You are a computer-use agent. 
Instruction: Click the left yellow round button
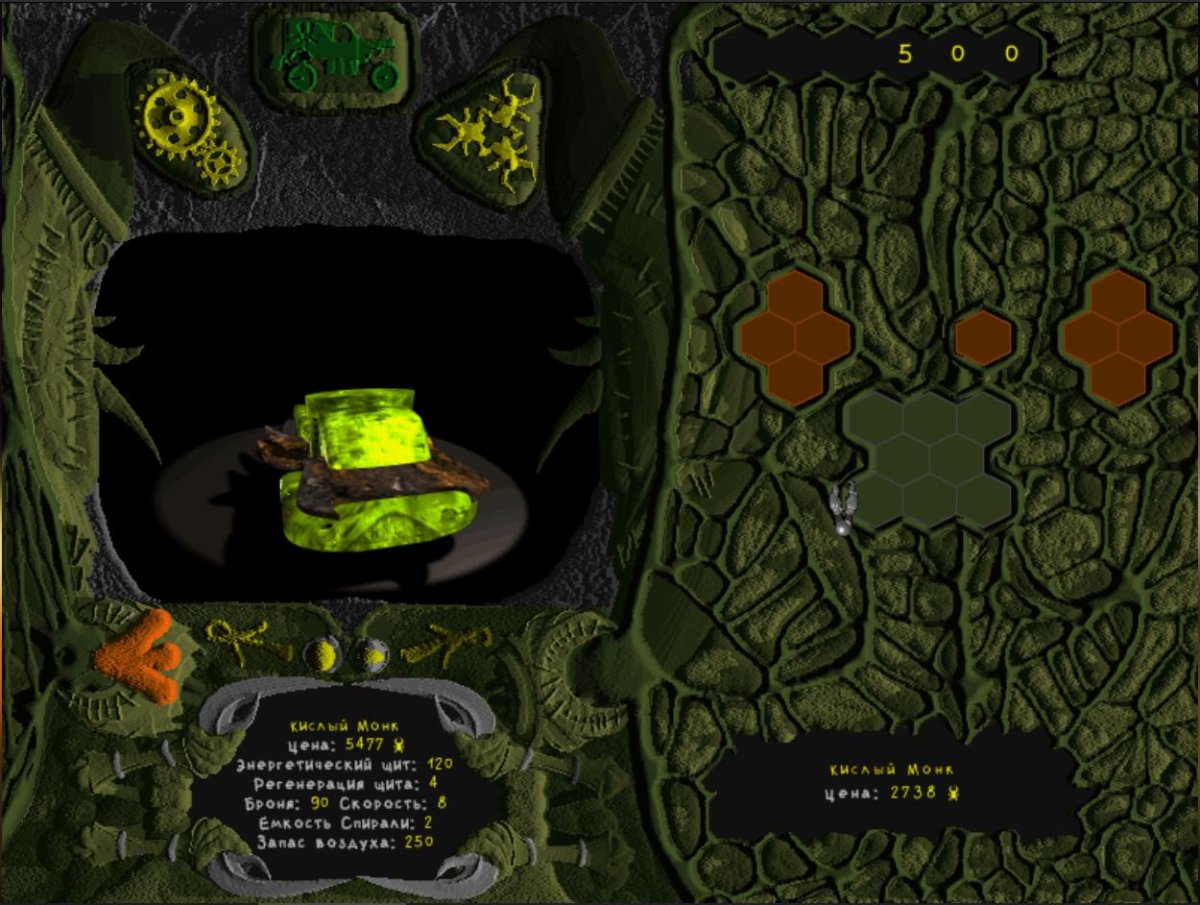click(x=322, y=655)
